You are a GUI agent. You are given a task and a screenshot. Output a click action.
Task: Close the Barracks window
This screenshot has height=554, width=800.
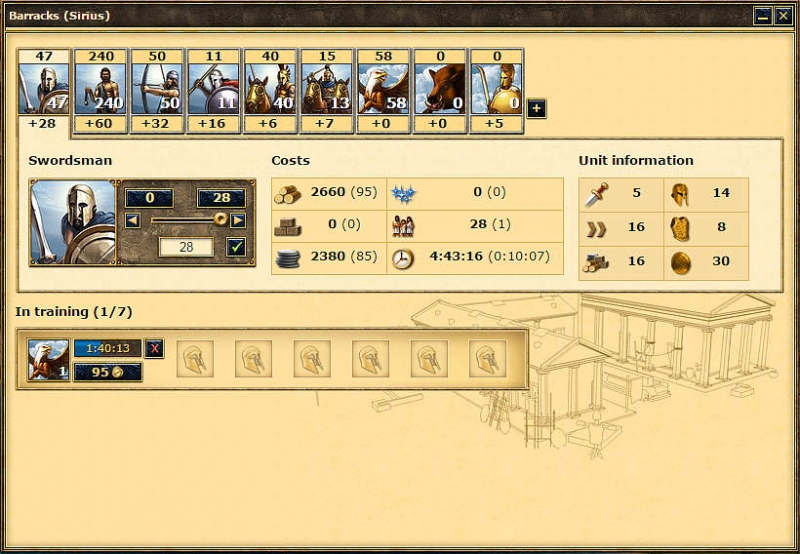[782, 16]
